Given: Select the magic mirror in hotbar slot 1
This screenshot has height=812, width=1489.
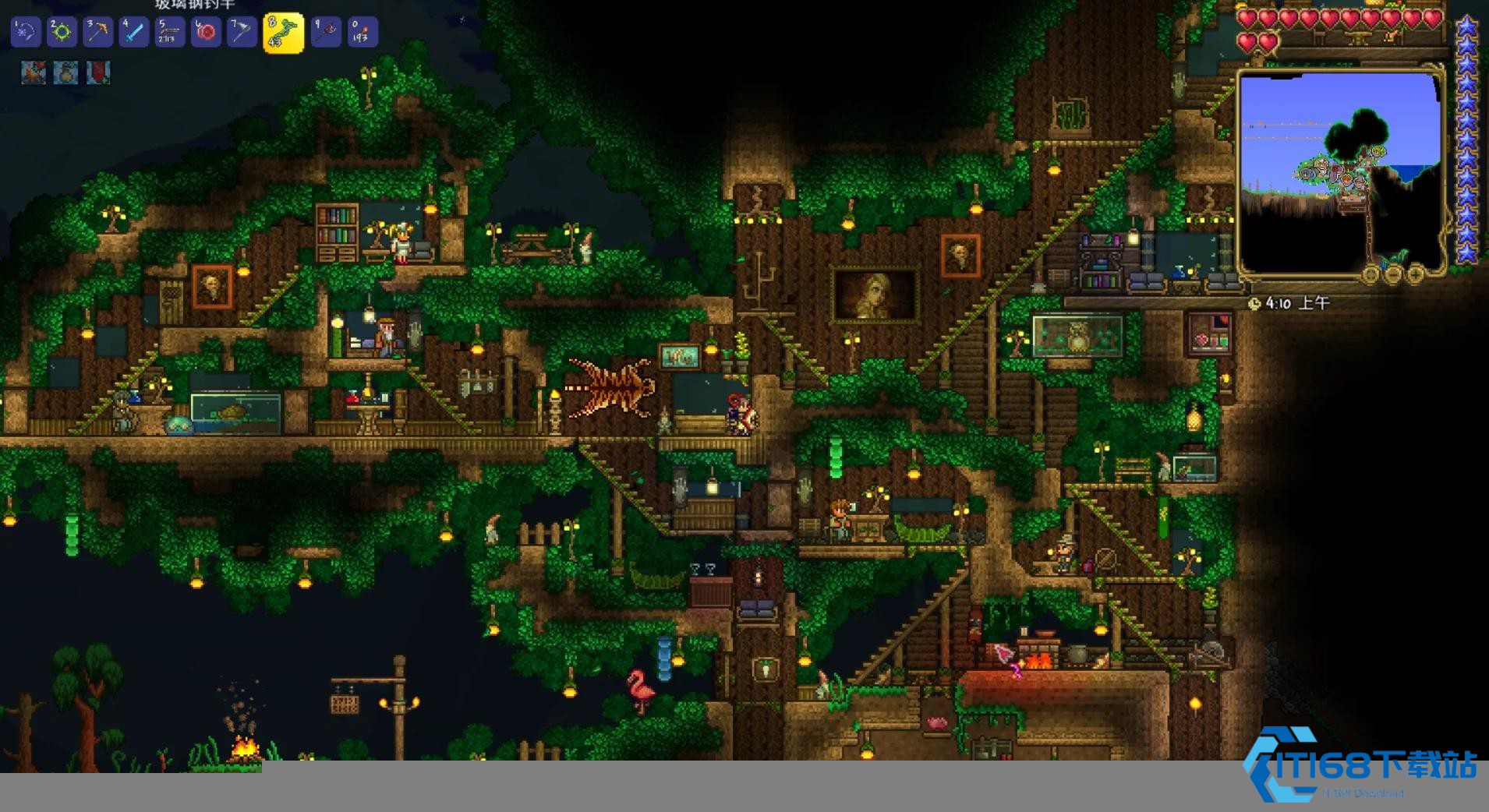Looking at the screenshot, I should point(25,33).
